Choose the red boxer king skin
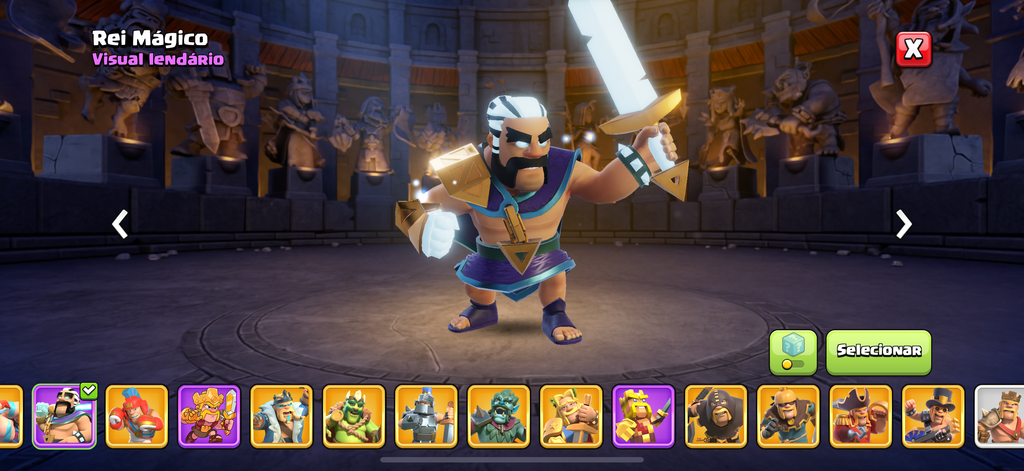This screenshot has width=1024, height=471. (x=137, y=415)
